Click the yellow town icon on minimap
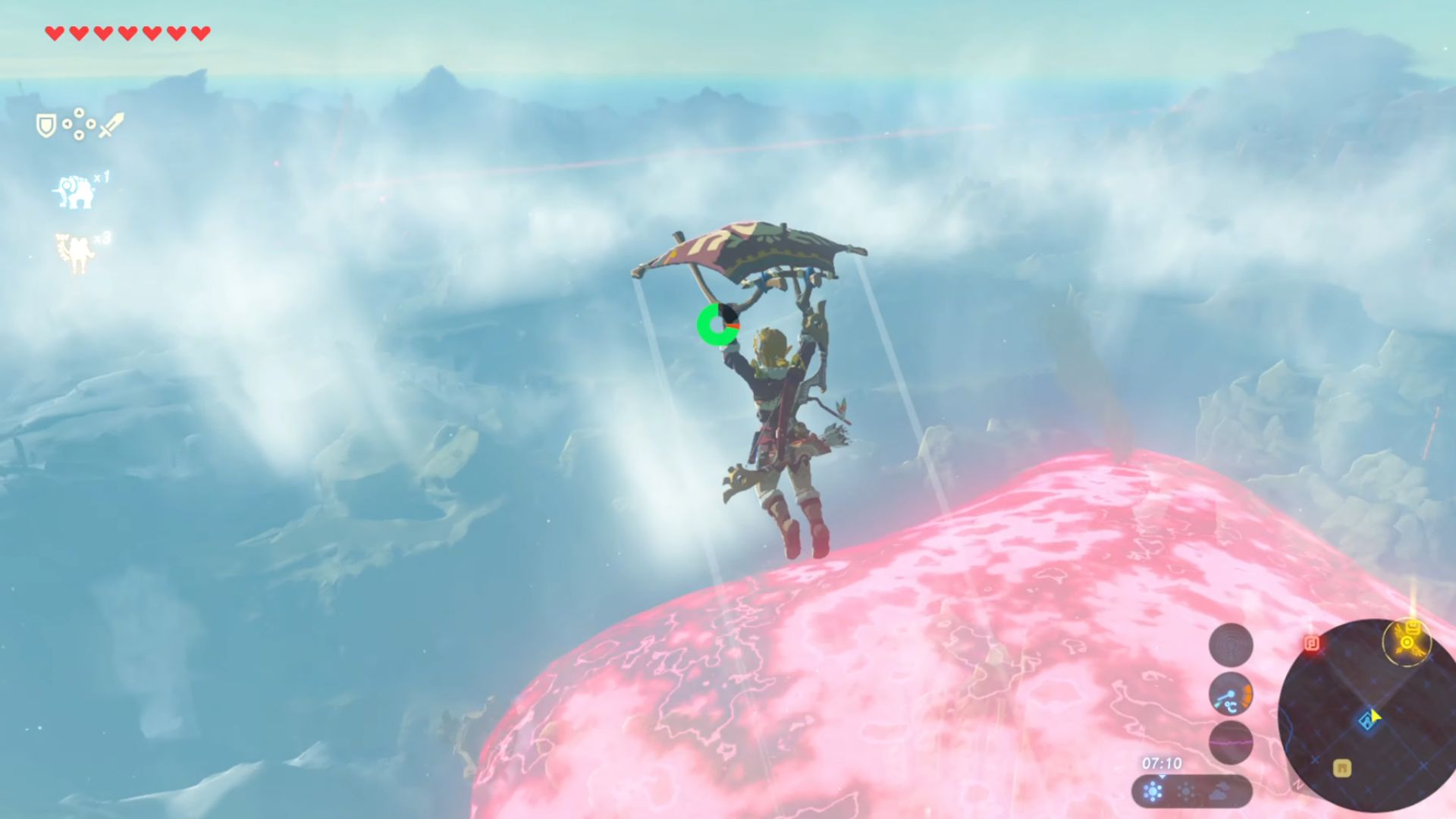Screen dimensions: 1456x819 click(1342, 766)
